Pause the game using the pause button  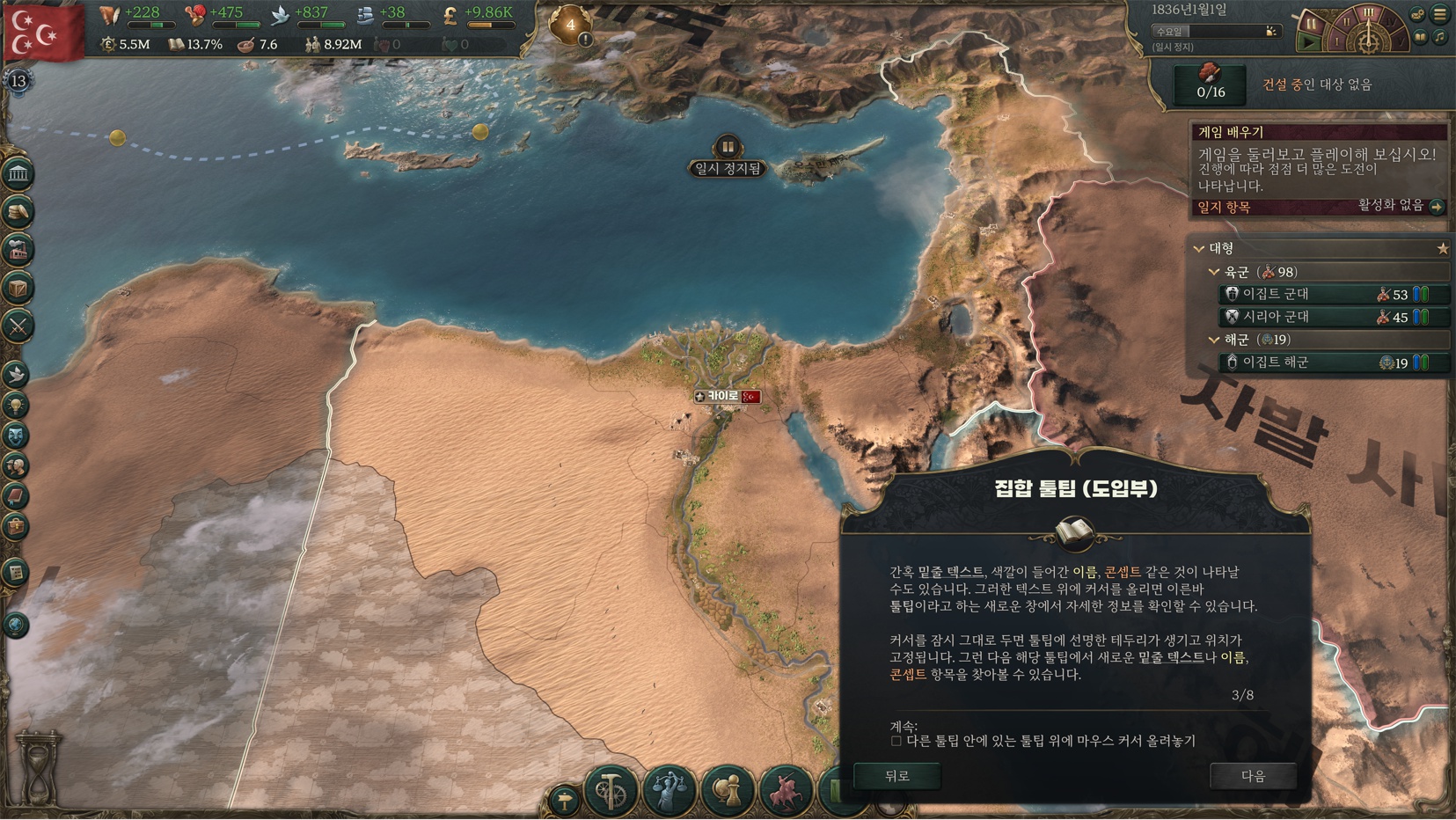click(1310, 23)
